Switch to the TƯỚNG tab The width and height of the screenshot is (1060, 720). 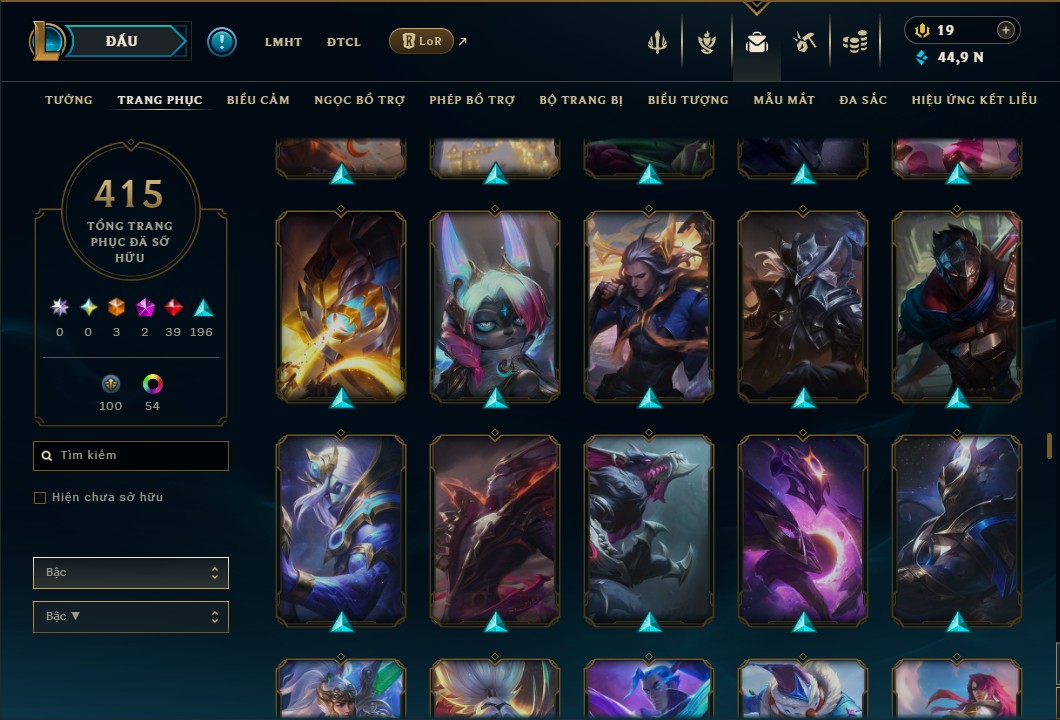[69, 100]
